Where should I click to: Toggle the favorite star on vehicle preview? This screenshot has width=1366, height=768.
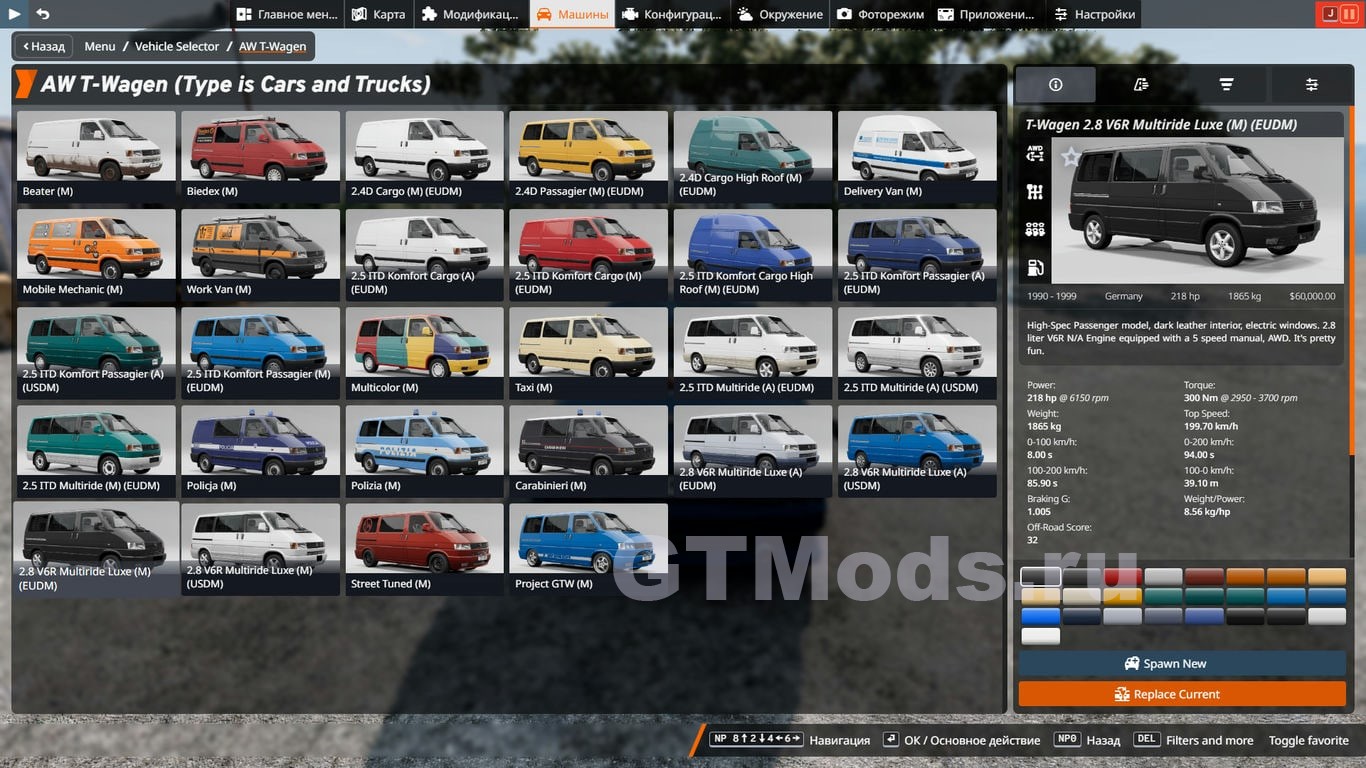coord(1071,156)
